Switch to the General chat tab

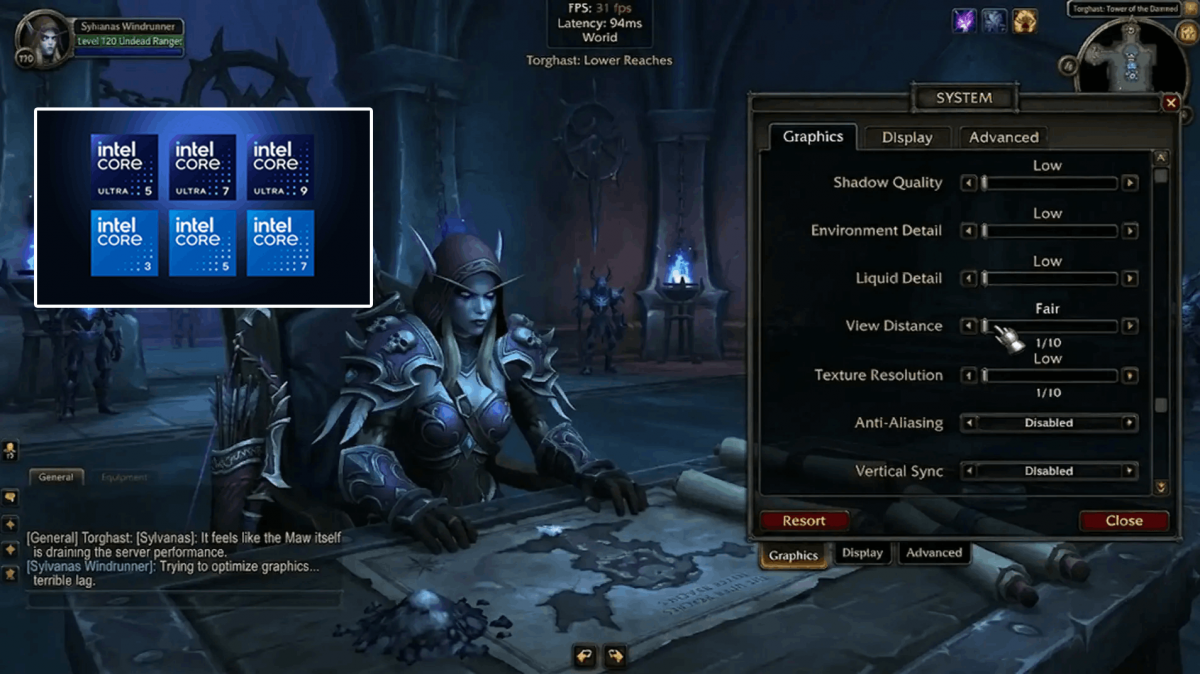pos(56,477)
